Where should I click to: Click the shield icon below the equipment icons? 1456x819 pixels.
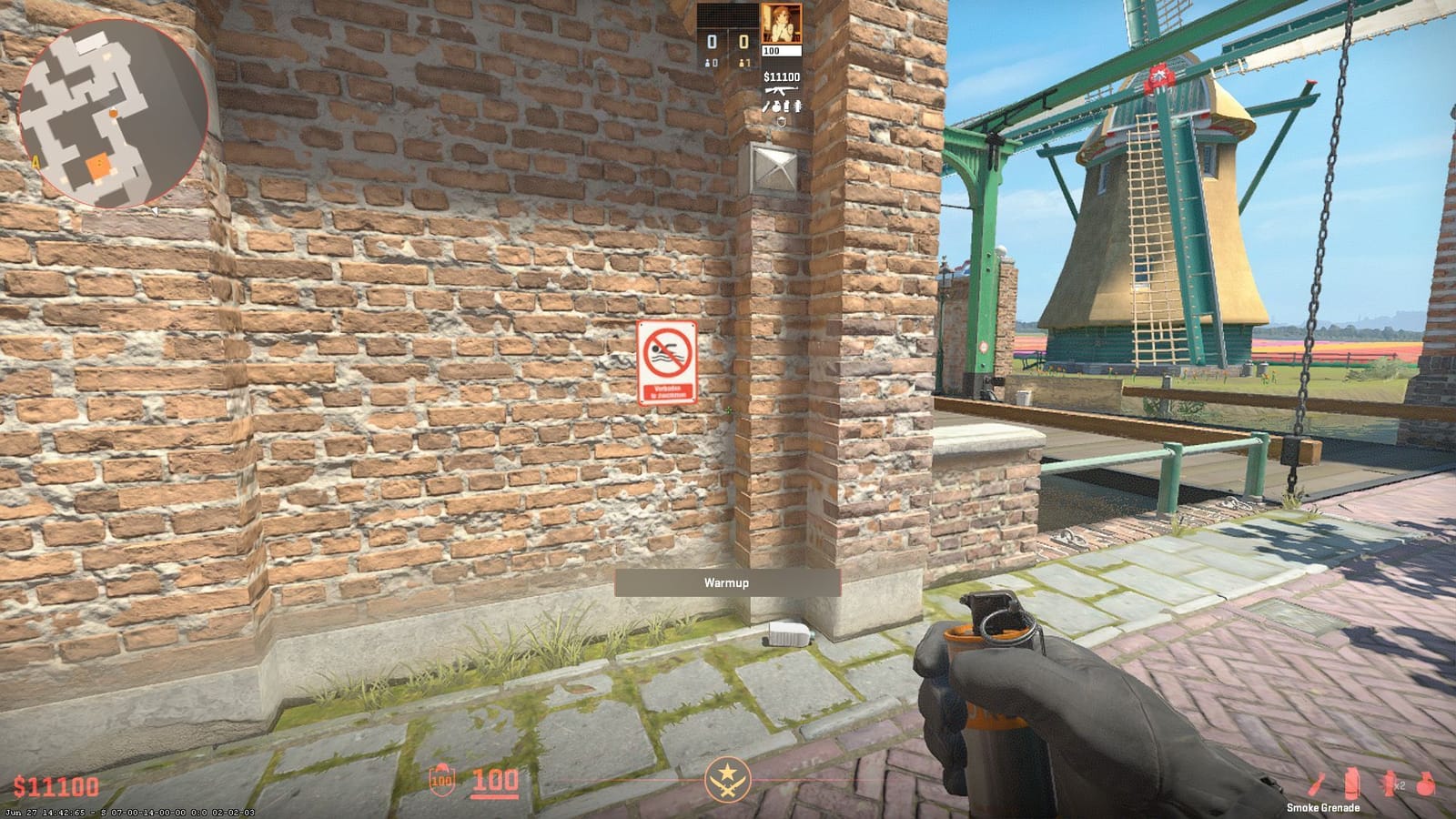(x=781, y=121)
